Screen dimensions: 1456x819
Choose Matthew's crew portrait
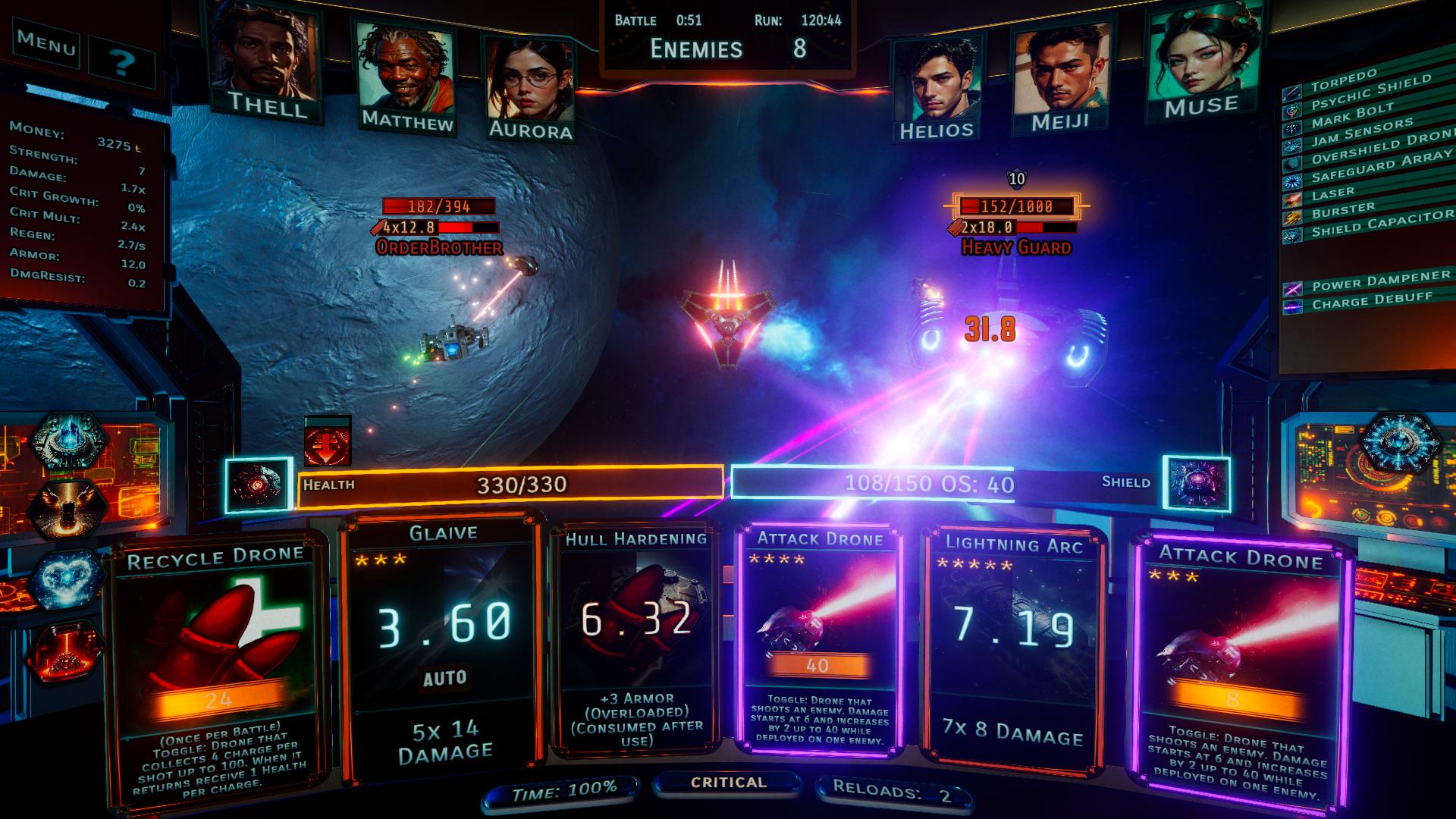[x=406, y=76]
